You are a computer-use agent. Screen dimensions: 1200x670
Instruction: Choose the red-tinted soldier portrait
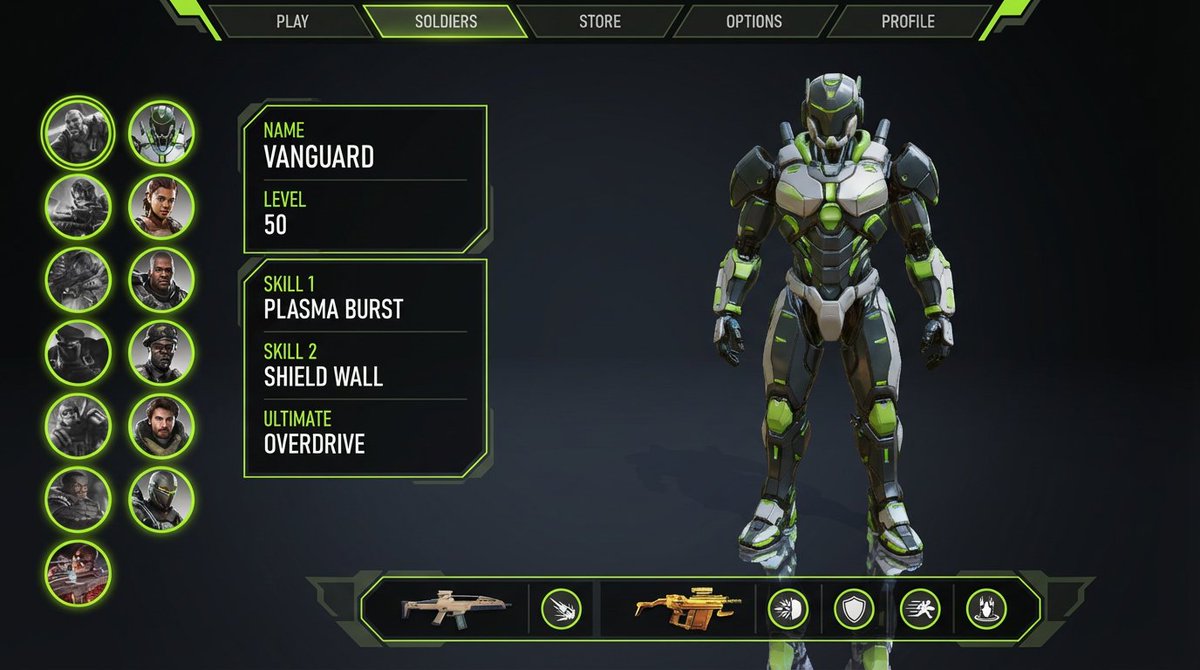pos(77,572)
